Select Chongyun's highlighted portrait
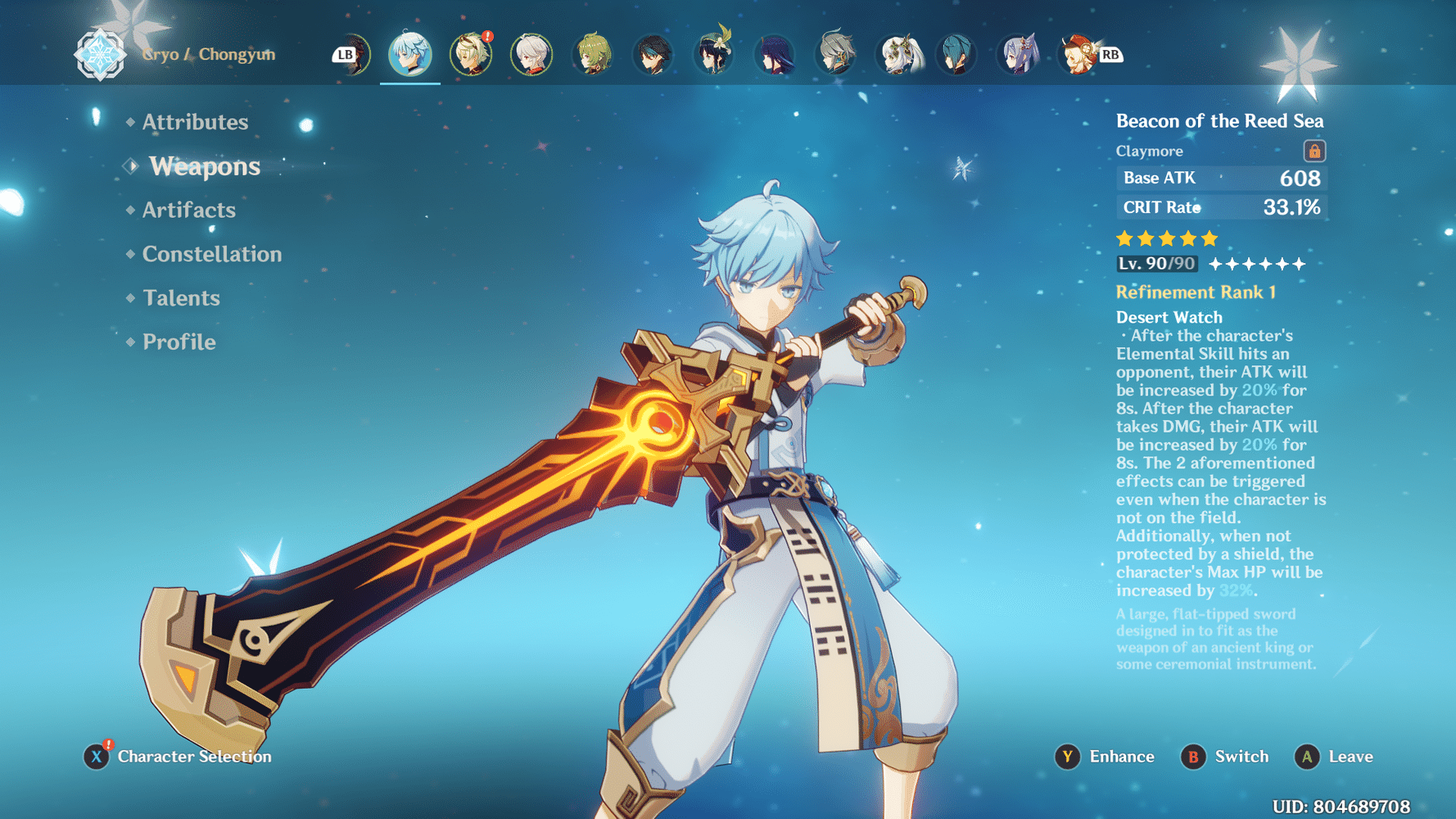This screenshot has height=819, width=1456. pyautogui.click(x=410, y=54)
